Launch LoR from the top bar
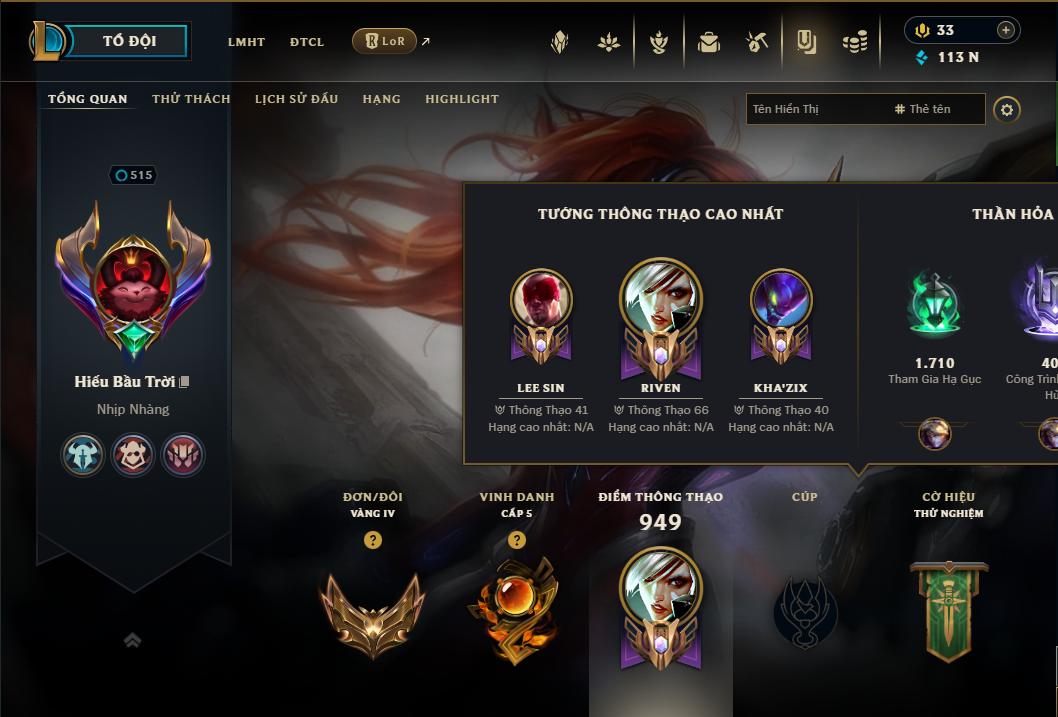 click(385, 41)
